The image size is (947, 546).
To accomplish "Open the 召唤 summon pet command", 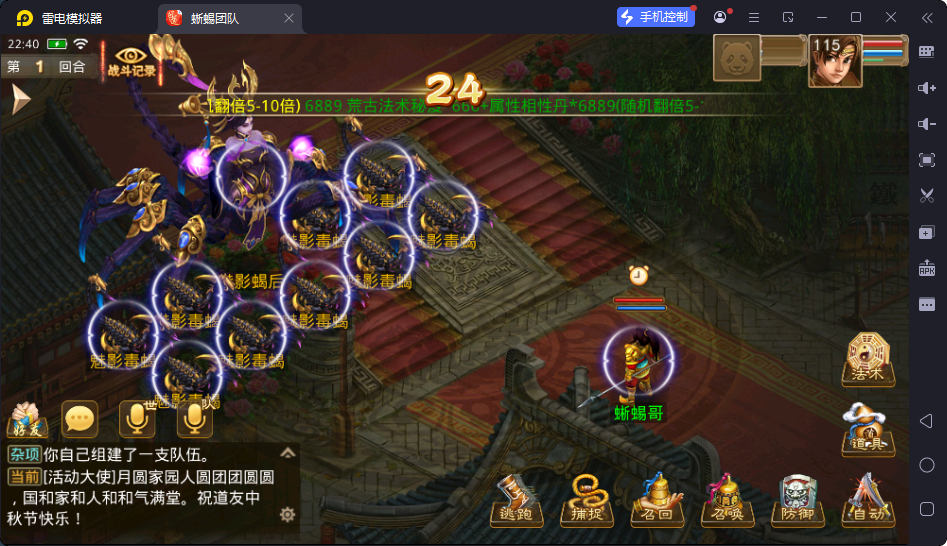I will (x=724, y=499).
